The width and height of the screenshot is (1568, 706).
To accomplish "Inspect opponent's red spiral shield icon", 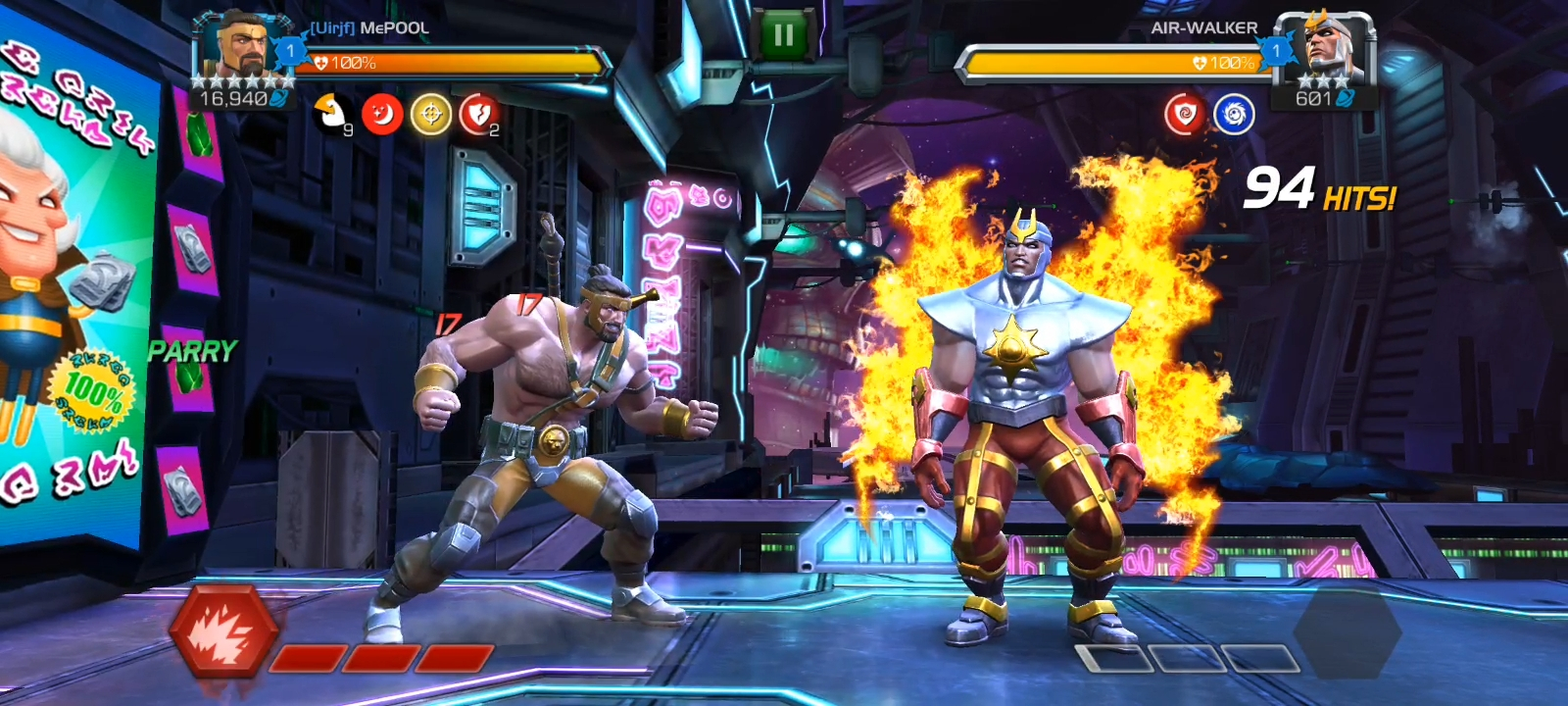I will point(1184,115).
